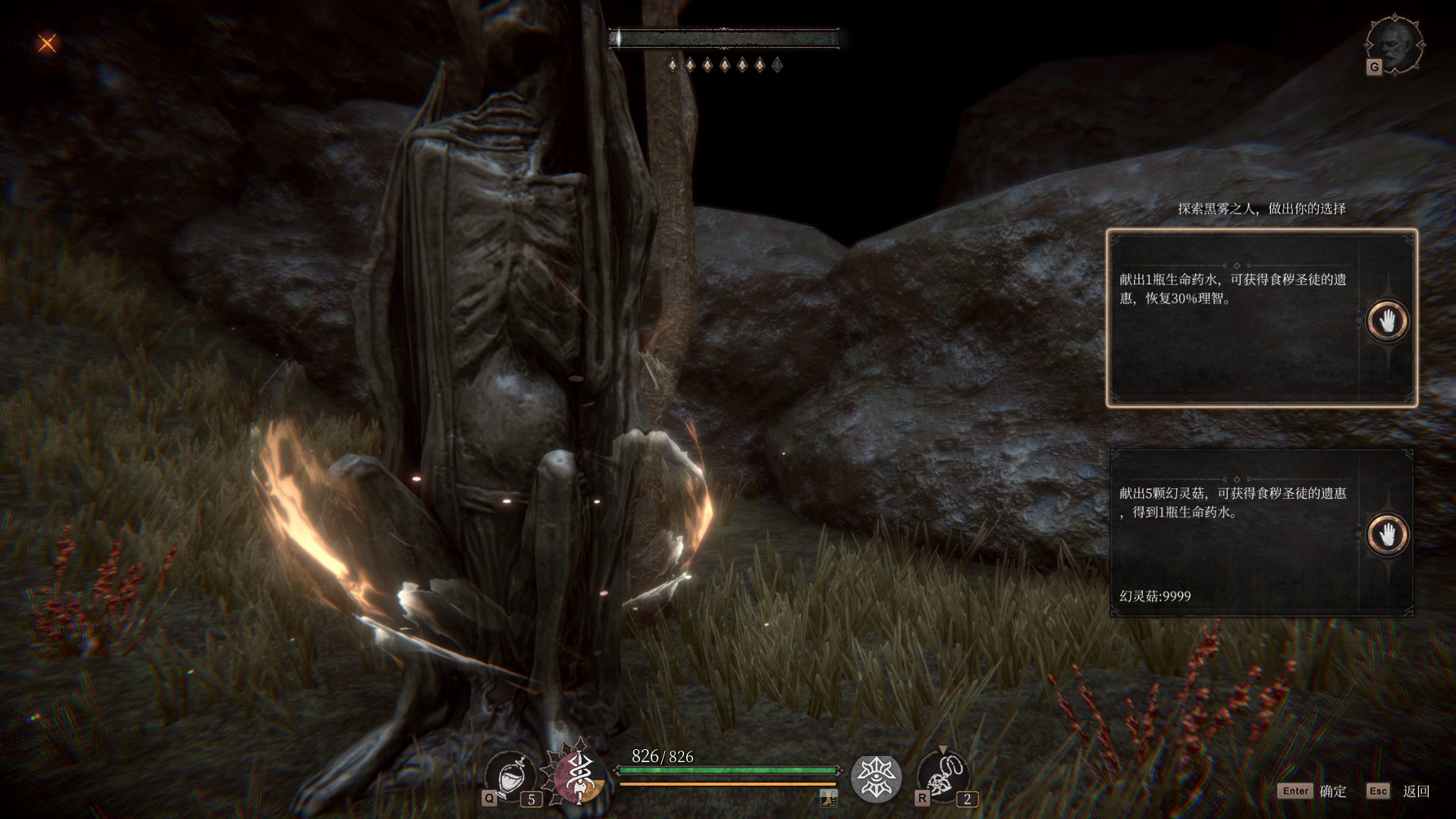Screen dimensions: 1456x819
Task: Choose the offer 5 phantom mushrooms option
Action: (1232, 532)
